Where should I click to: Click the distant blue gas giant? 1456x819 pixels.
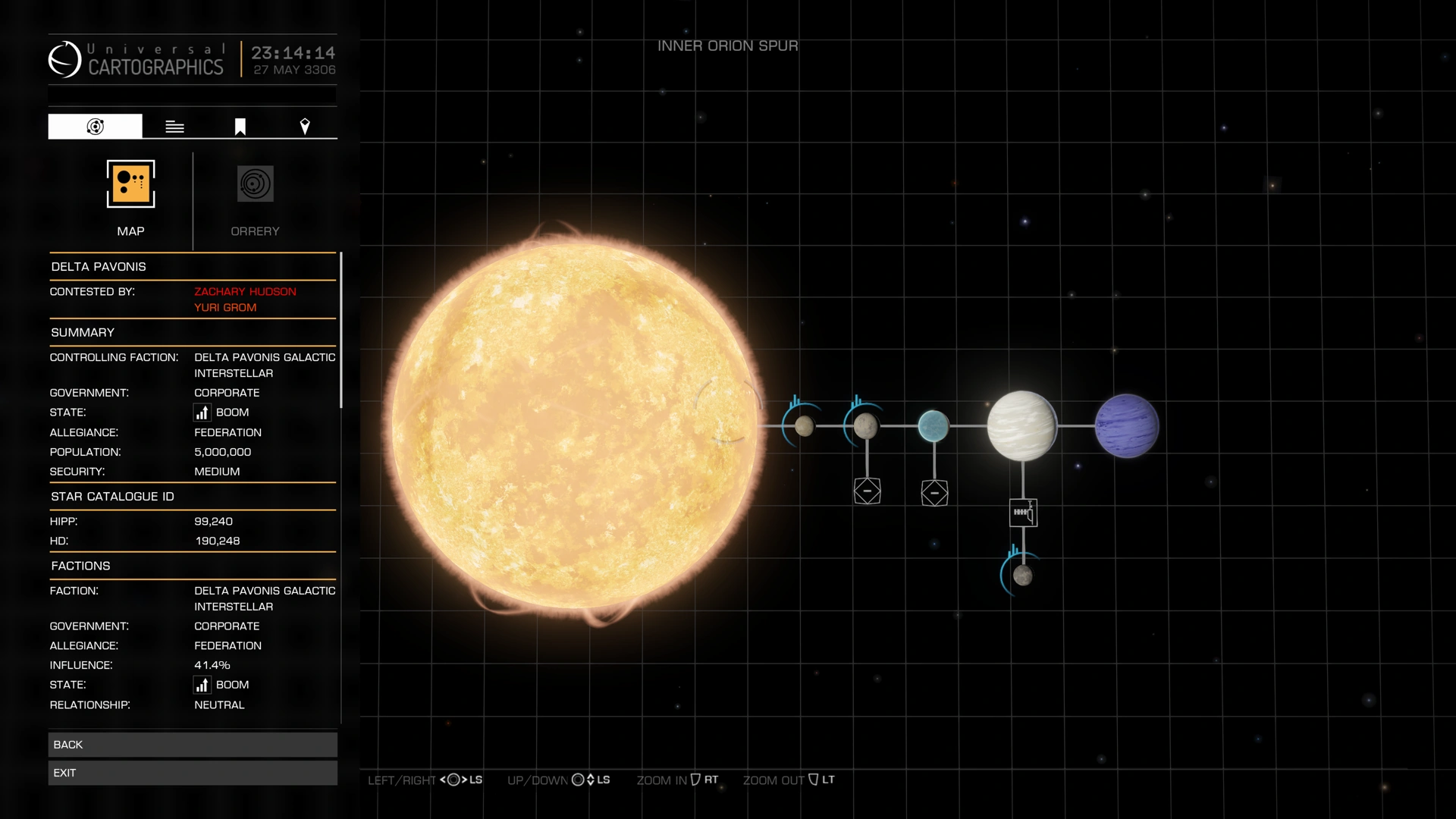point(1126,425)
